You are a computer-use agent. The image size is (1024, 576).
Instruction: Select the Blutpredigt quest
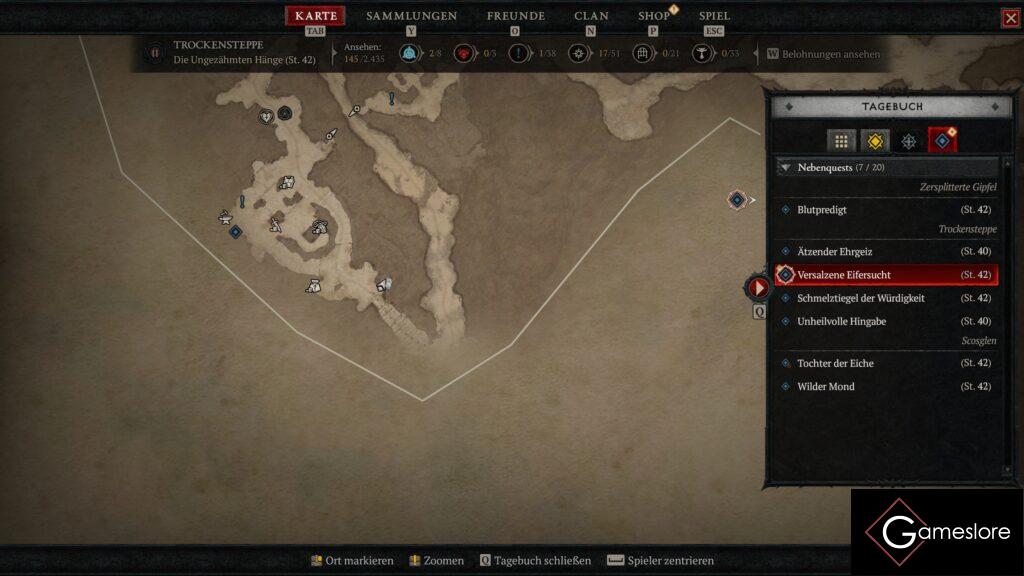pos(822,210)
